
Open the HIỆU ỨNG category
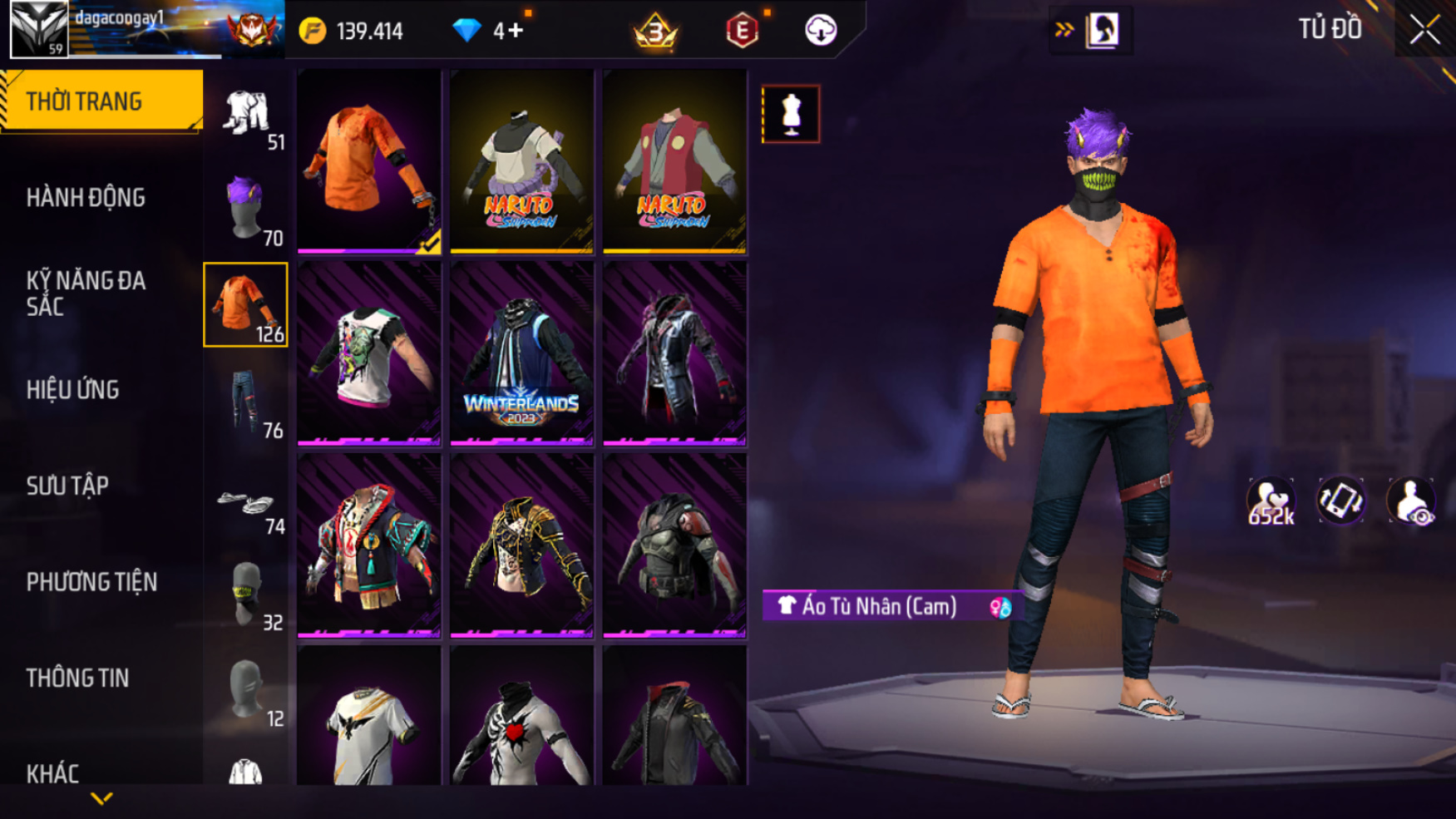click(73, 390)
